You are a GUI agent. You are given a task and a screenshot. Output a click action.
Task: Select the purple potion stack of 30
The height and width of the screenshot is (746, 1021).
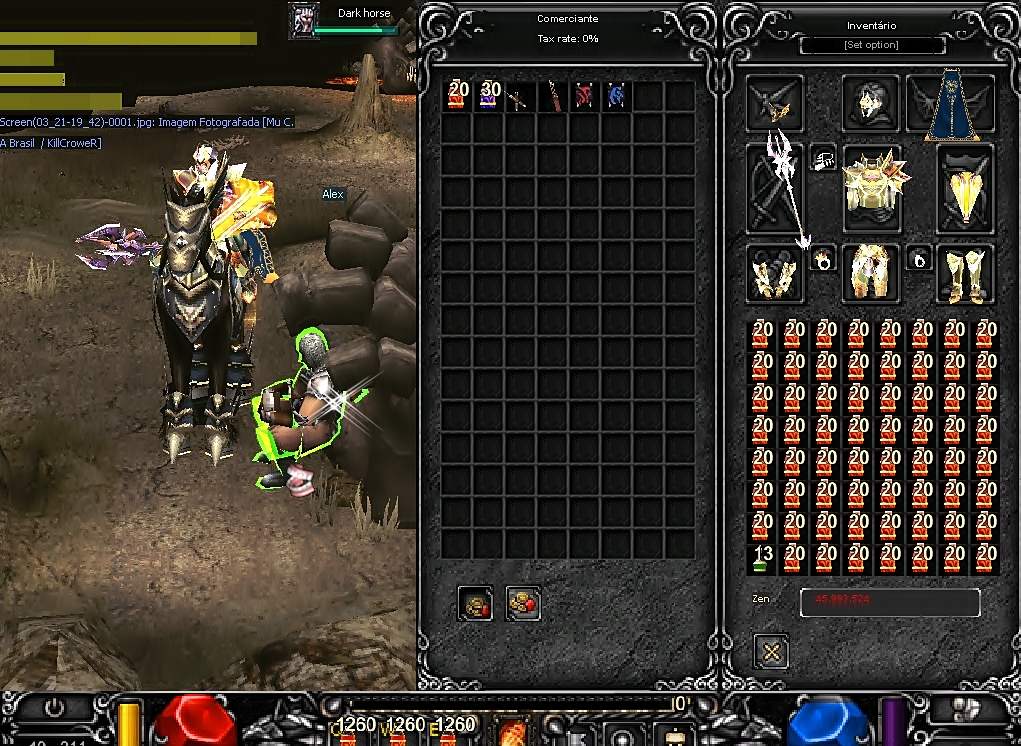[490, 96]
